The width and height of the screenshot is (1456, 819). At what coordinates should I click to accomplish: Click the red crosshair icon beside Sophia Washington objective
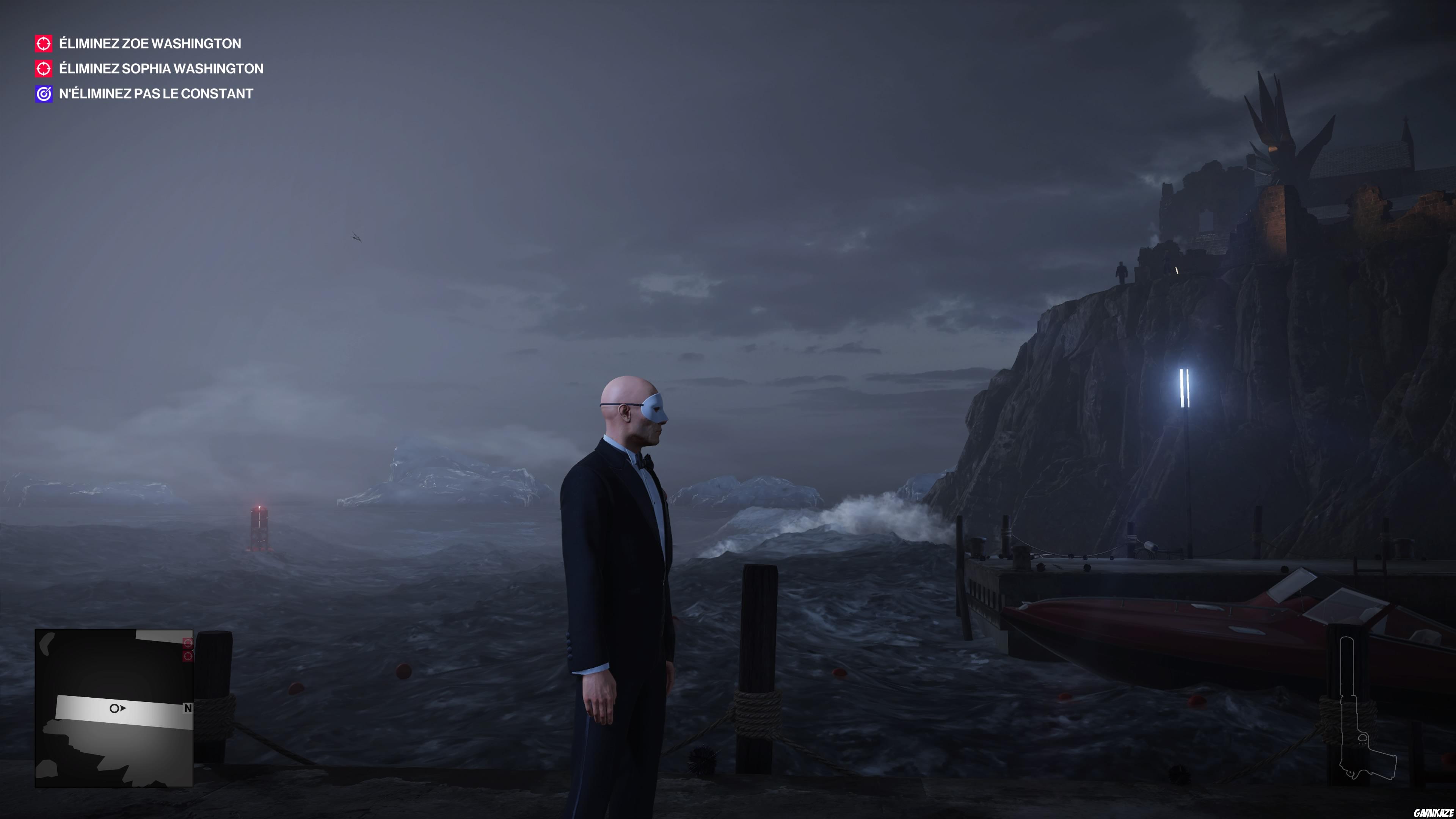(43, 68)
